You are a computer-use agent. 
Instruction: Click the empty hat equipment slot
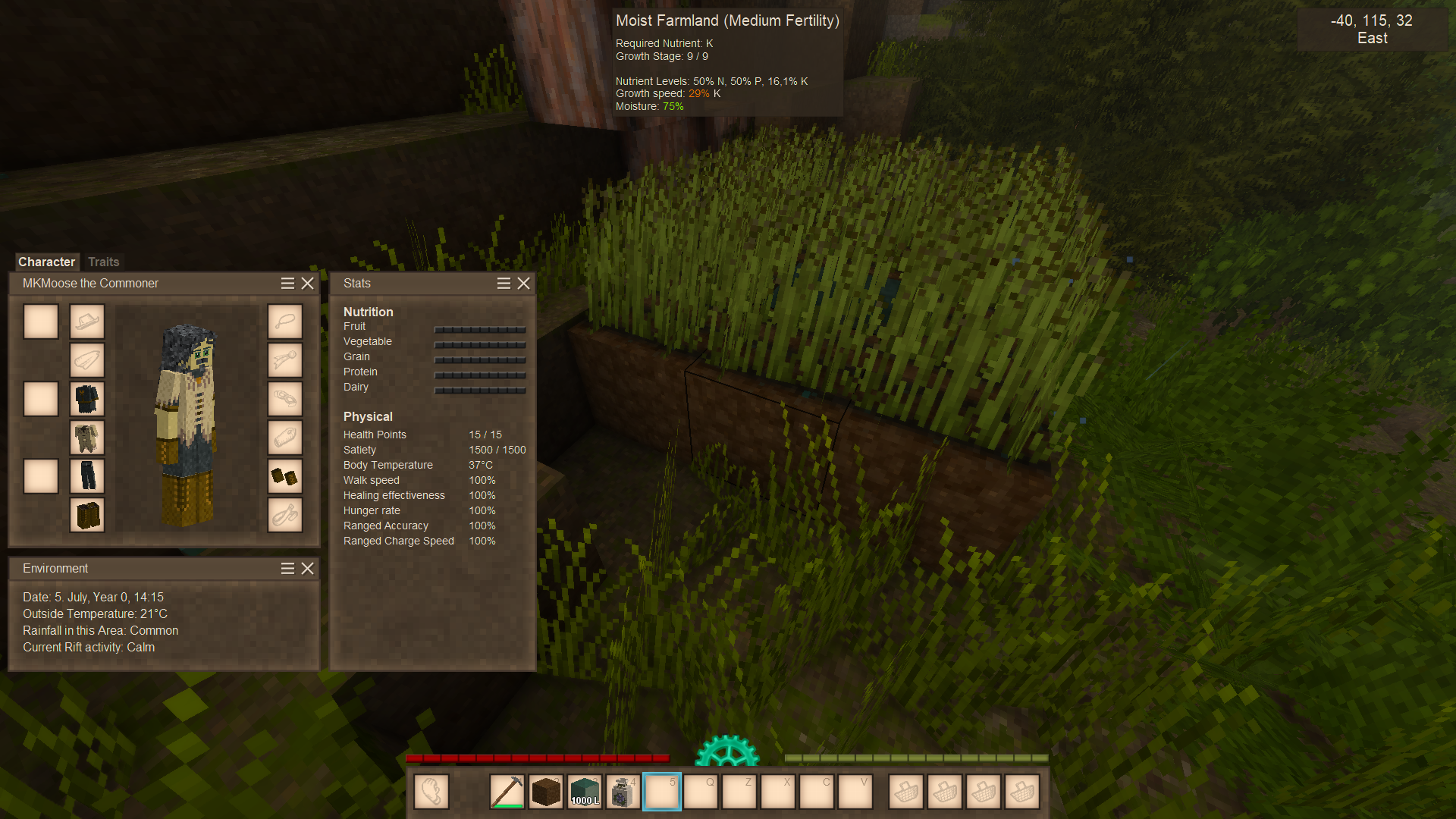[87, 322]
